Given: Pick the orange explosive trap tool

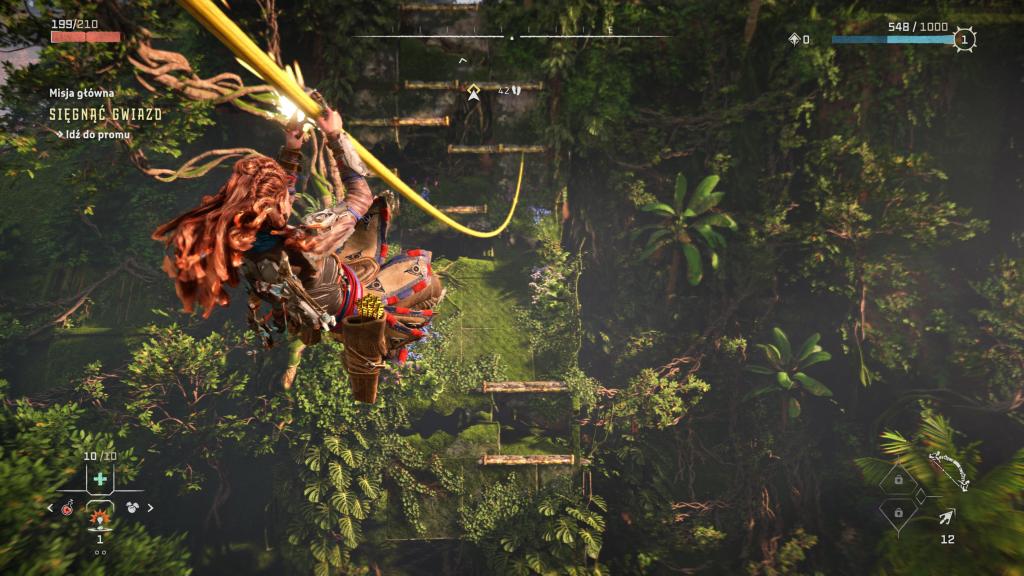Looking at the screenshot, I should (99, 517).
